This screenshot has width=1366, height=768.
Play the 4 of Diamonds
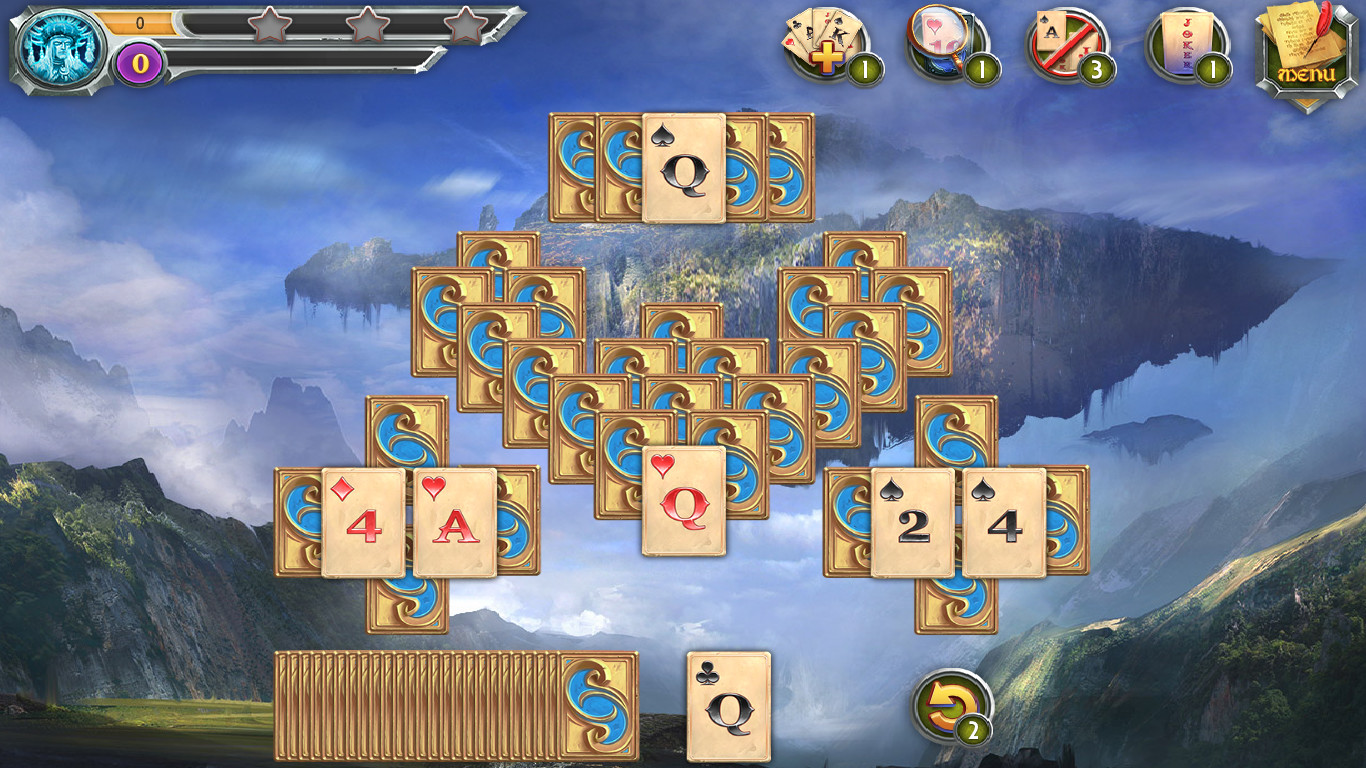click(x=362, y=520)
